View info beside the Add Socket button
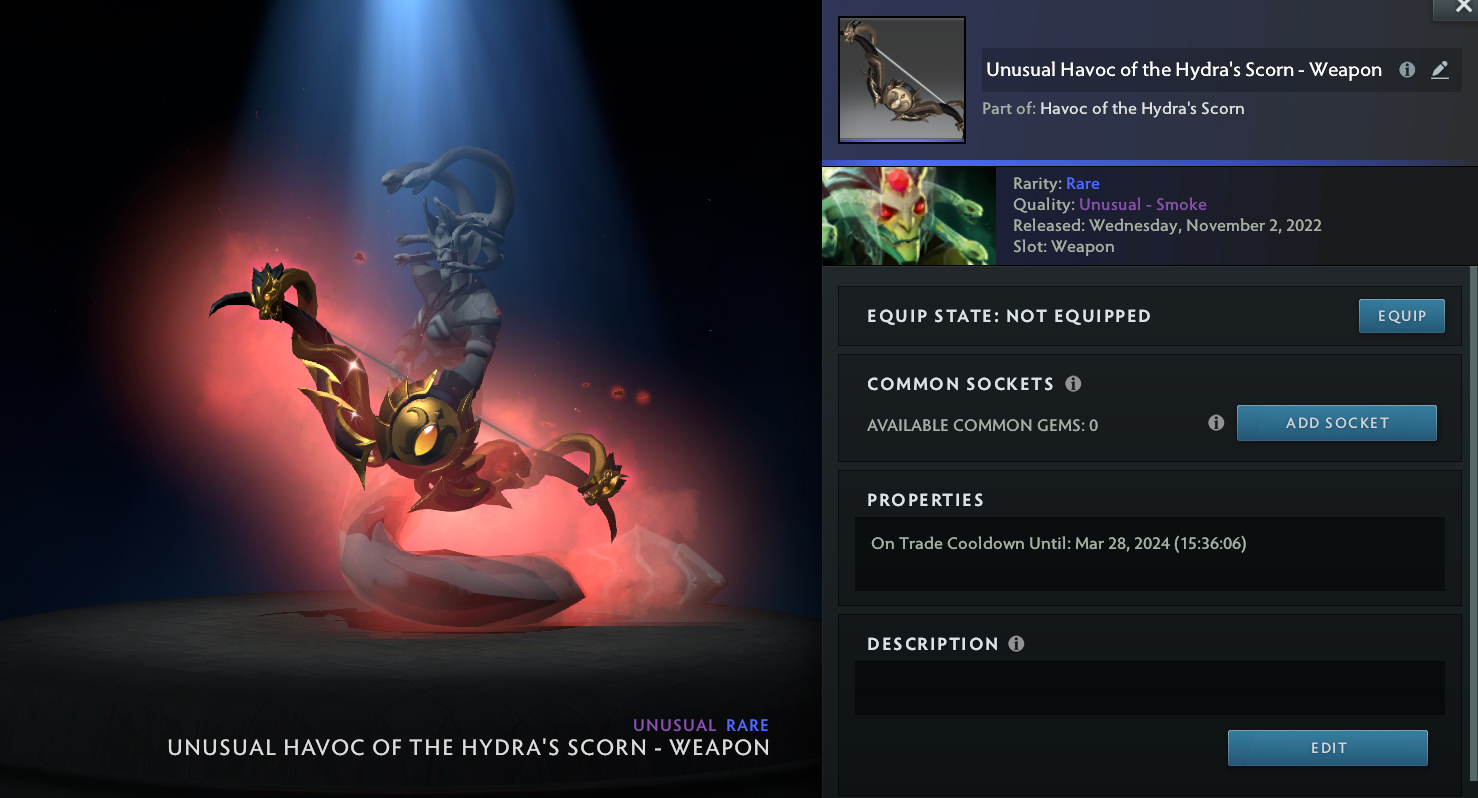The width and height of the screenshot is (1478, 798). tap(1216, 423)
